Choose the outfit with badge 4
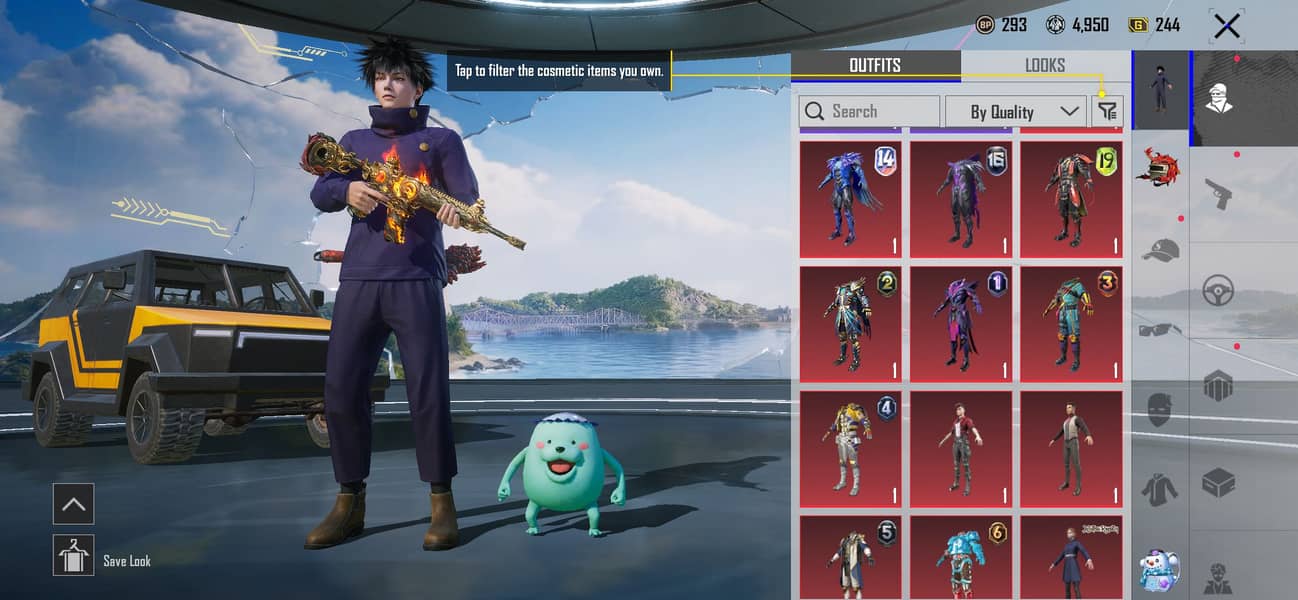The height and width of the screenshot is (600, 1298). 850,449
